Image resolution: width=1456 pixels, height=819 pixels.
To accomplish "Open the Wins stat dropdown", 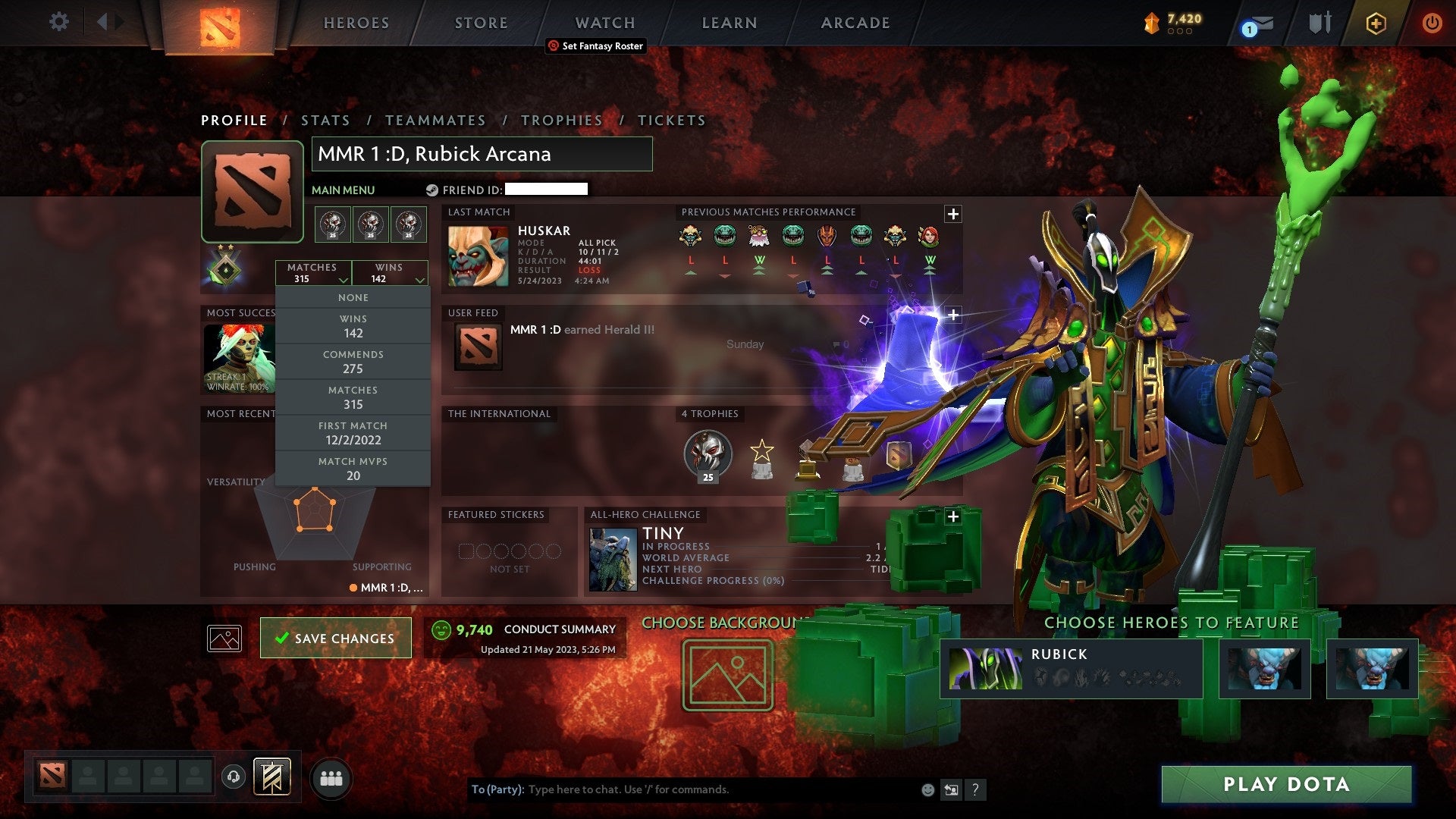I will click(389, 272).
